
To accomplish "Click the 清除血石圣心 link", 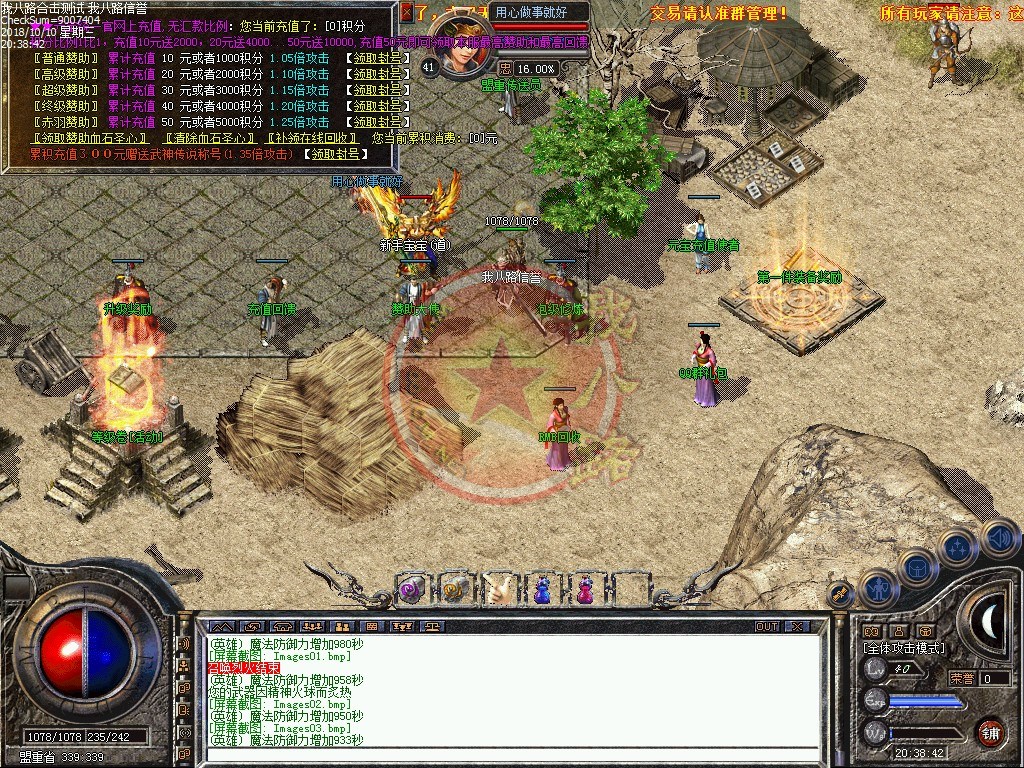I will pyautogui.click(x=209, y=138).
